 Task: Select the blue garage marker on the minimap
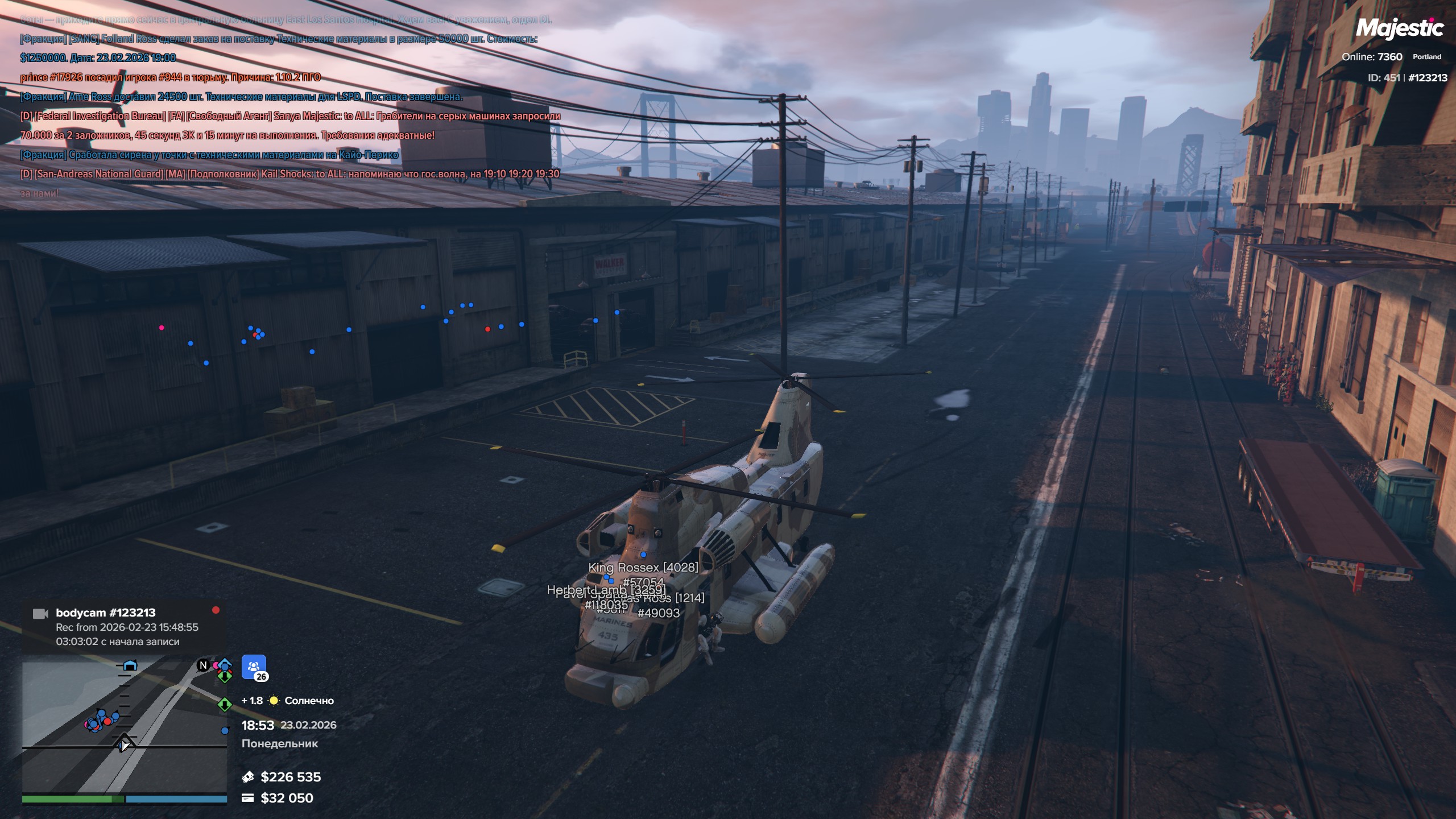point(130,665)
